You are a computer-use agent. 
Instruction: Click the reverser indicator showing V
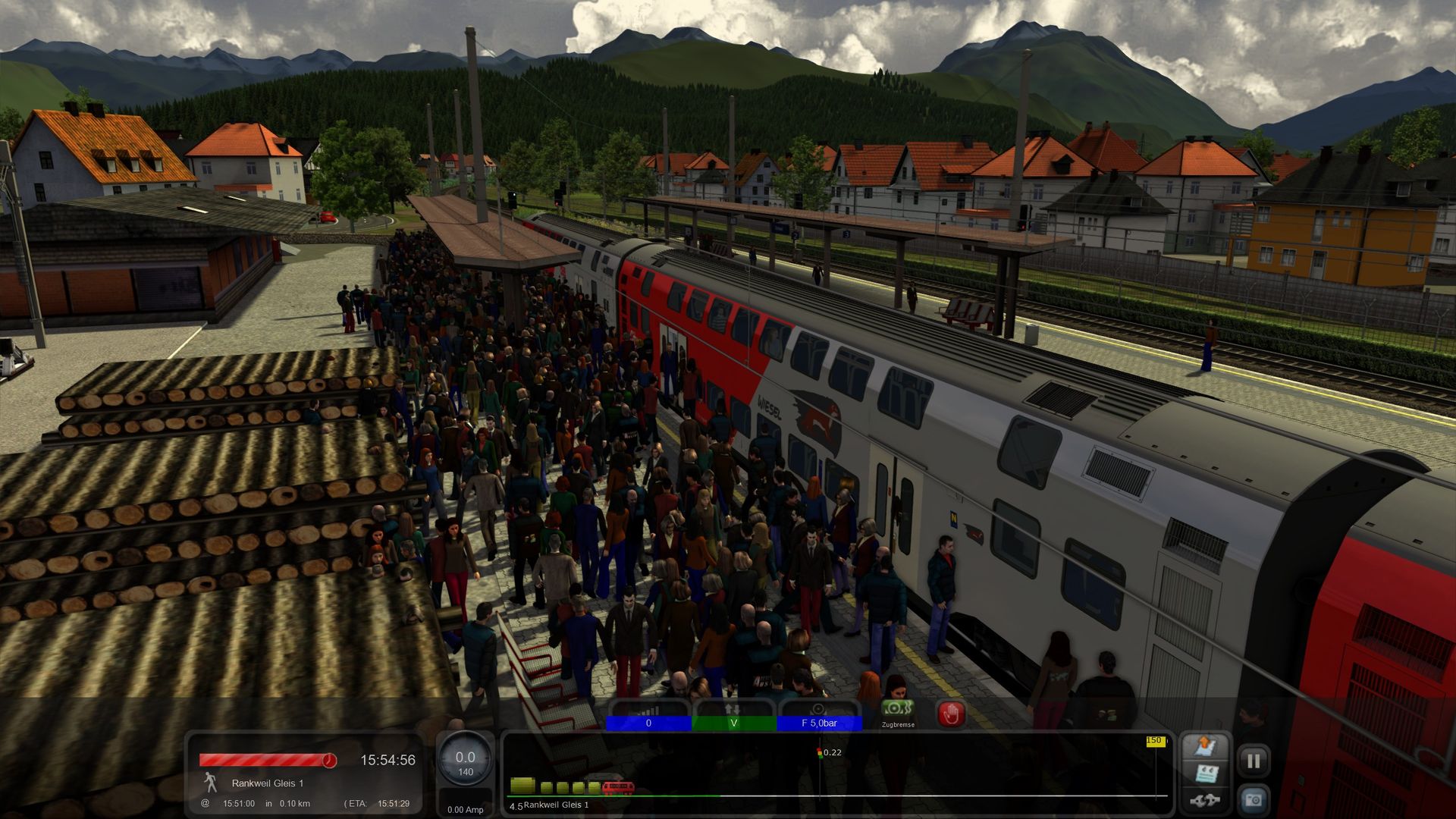click(733, 723)
